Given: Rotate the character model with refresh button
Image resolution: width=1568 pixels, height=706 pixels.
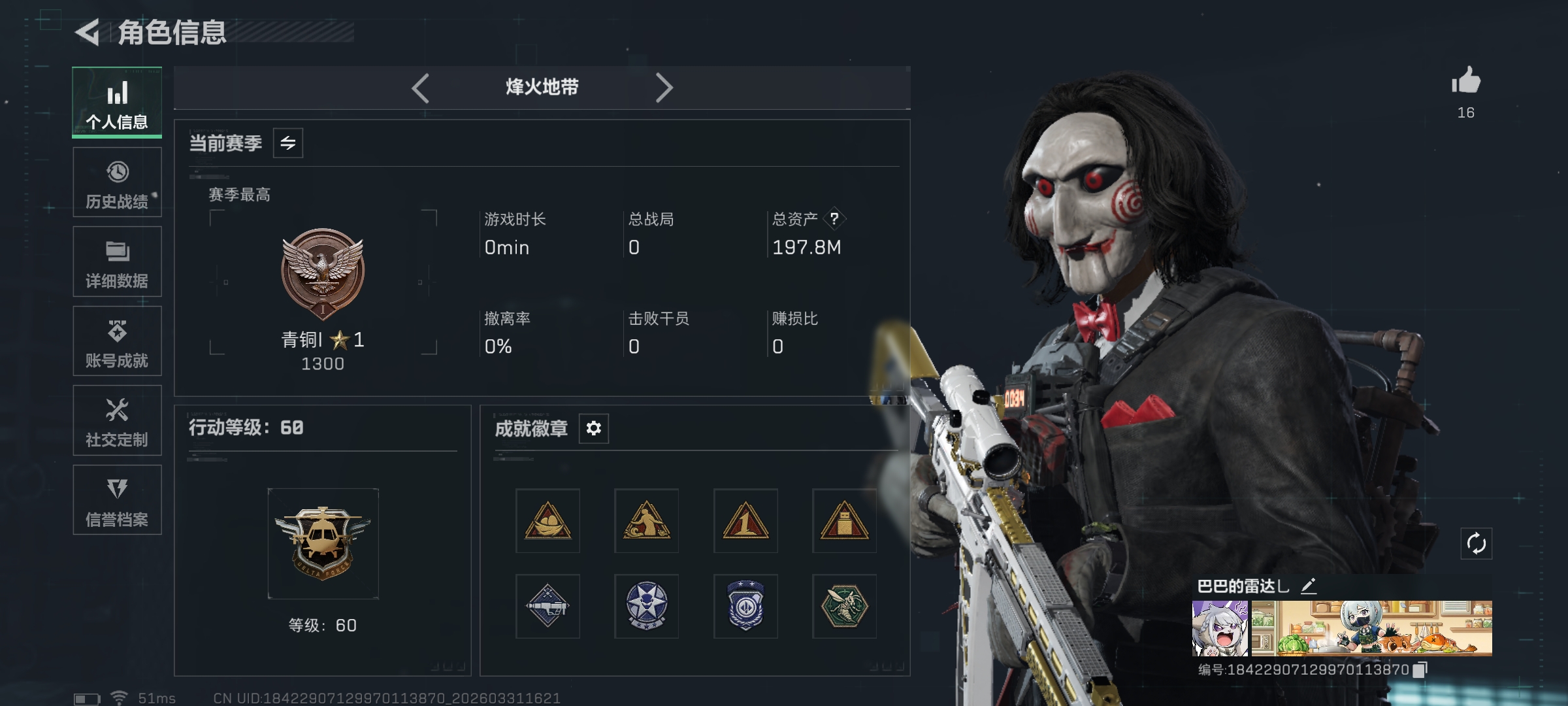Looking at the screenshot, I should (x=1476, y=543).
